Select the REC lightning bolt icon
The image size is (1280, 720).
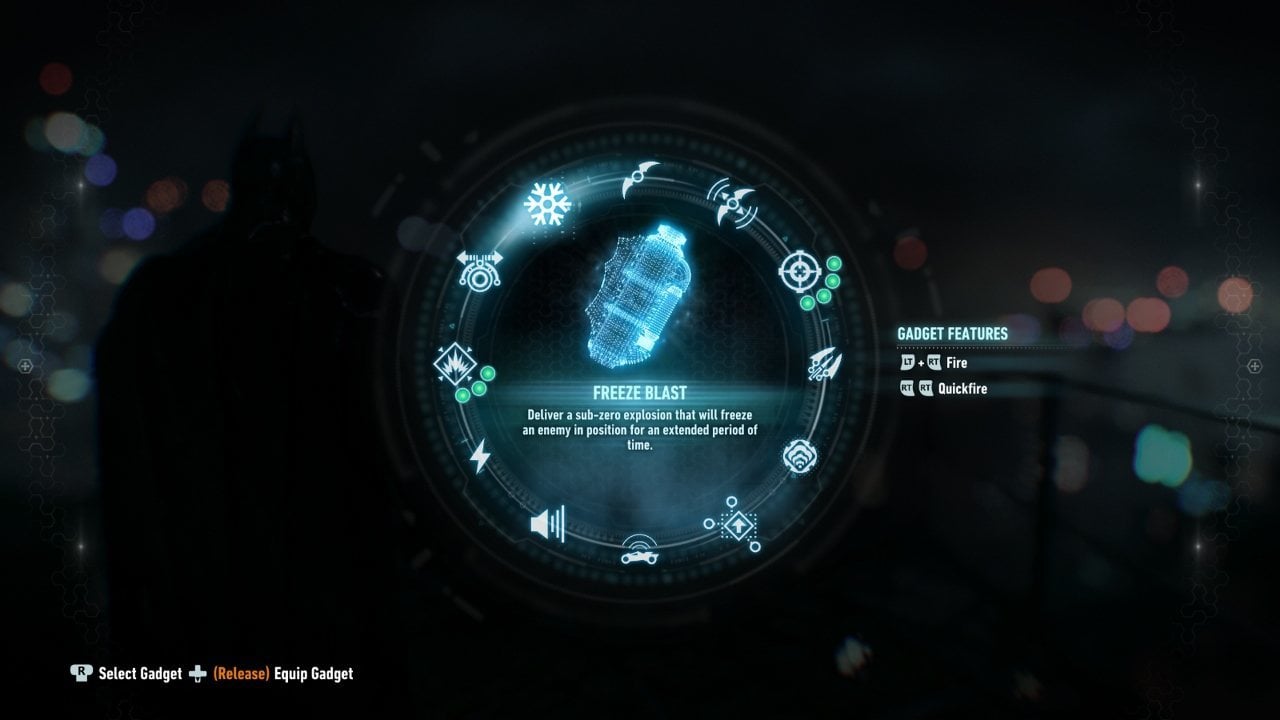pyautogui.click(x=480, y=456)
